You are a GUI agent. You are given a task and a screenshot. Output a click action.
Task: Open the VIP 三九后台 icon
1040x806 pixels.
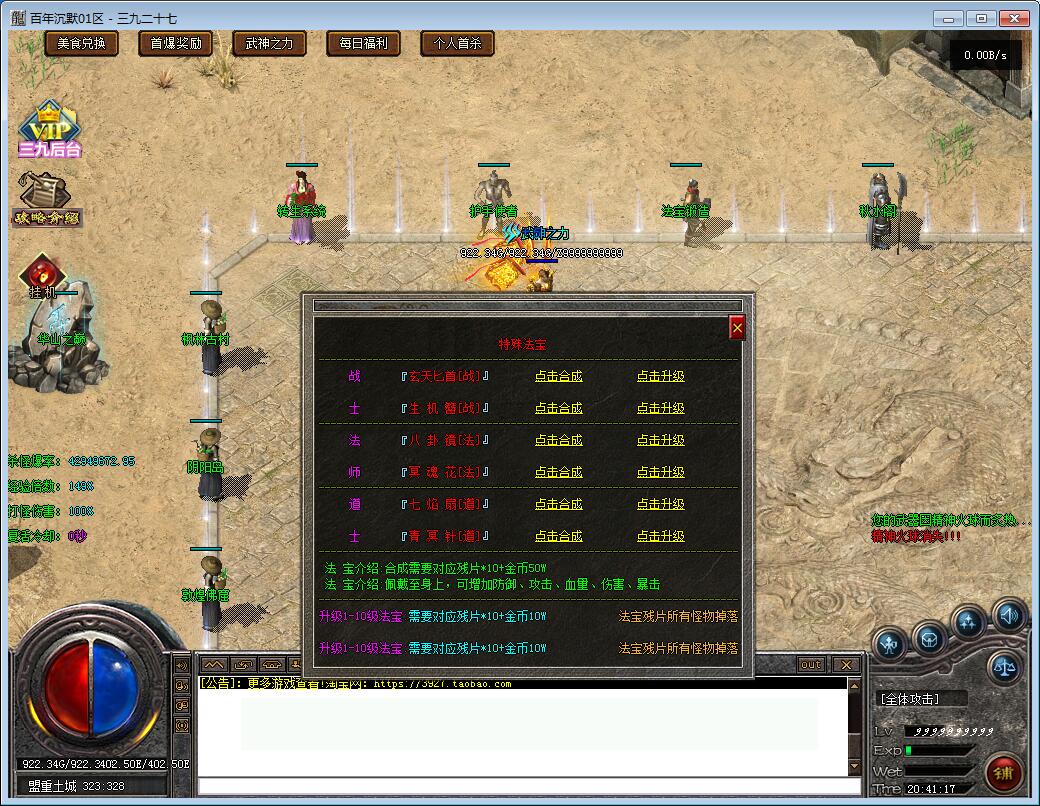tap(48, 130)
